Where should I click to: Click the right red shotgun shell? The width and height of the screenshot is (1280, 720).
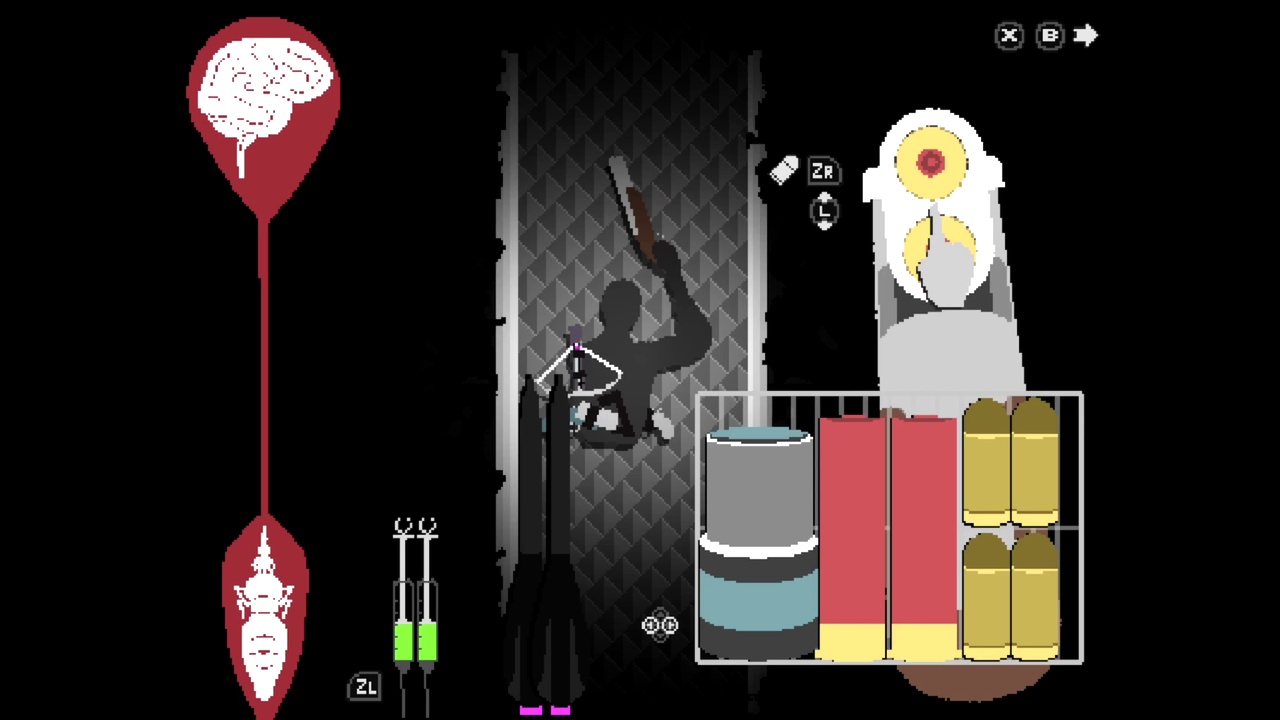pos(920,530)
